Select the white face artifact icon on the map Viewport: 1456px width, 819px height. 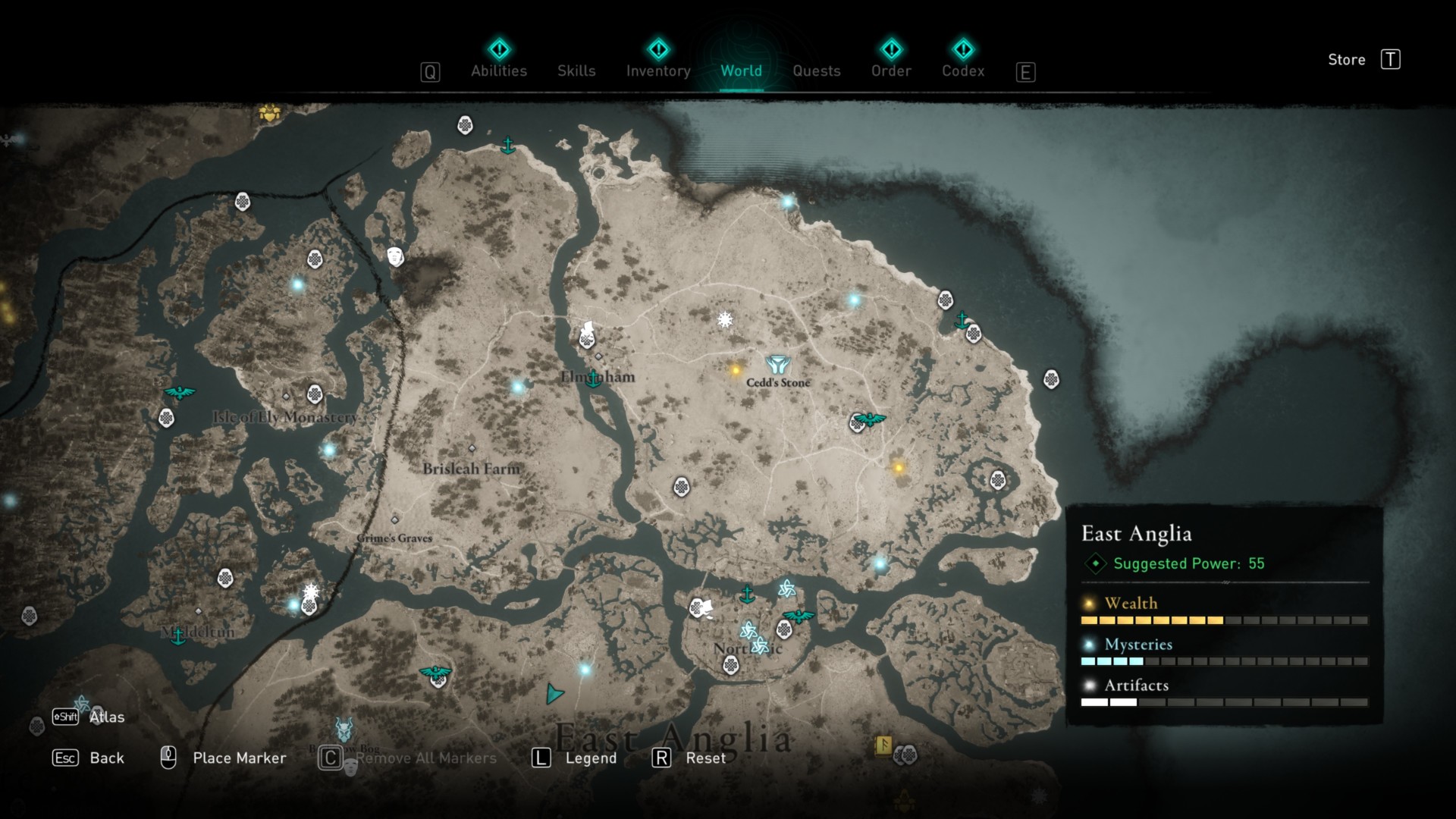[x=396, y=258]
